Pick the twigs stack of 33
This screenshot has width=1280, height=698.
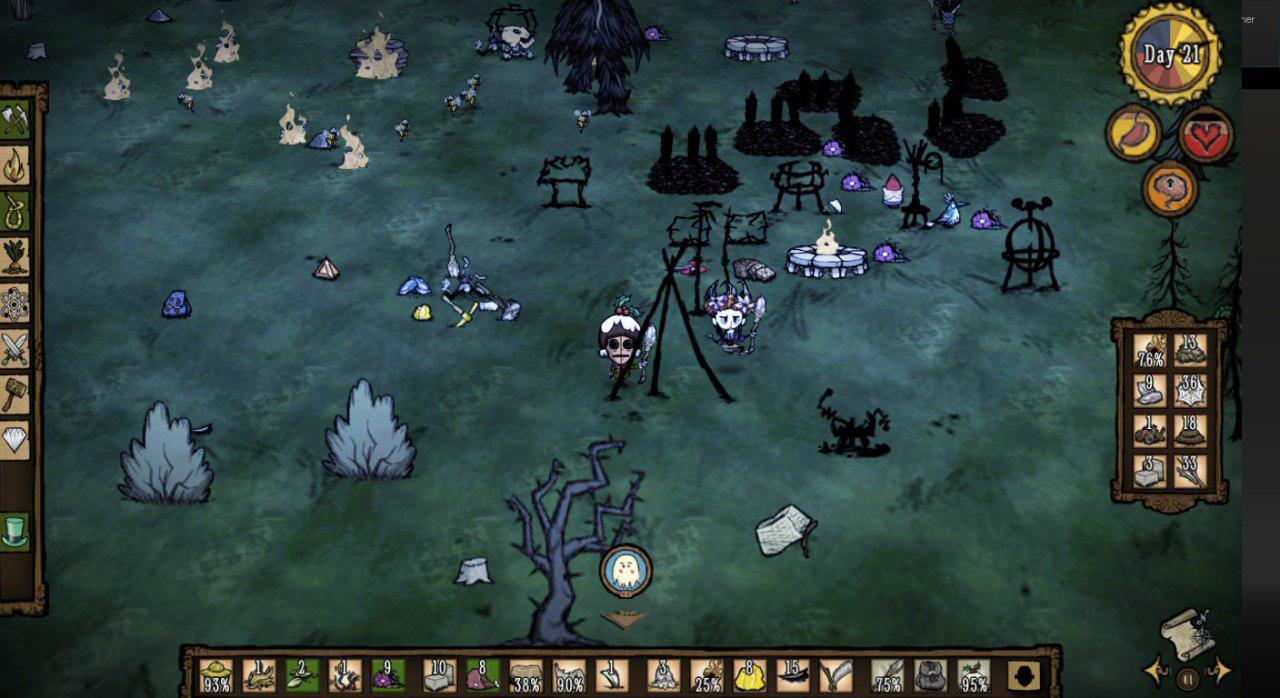[1190, 471]
